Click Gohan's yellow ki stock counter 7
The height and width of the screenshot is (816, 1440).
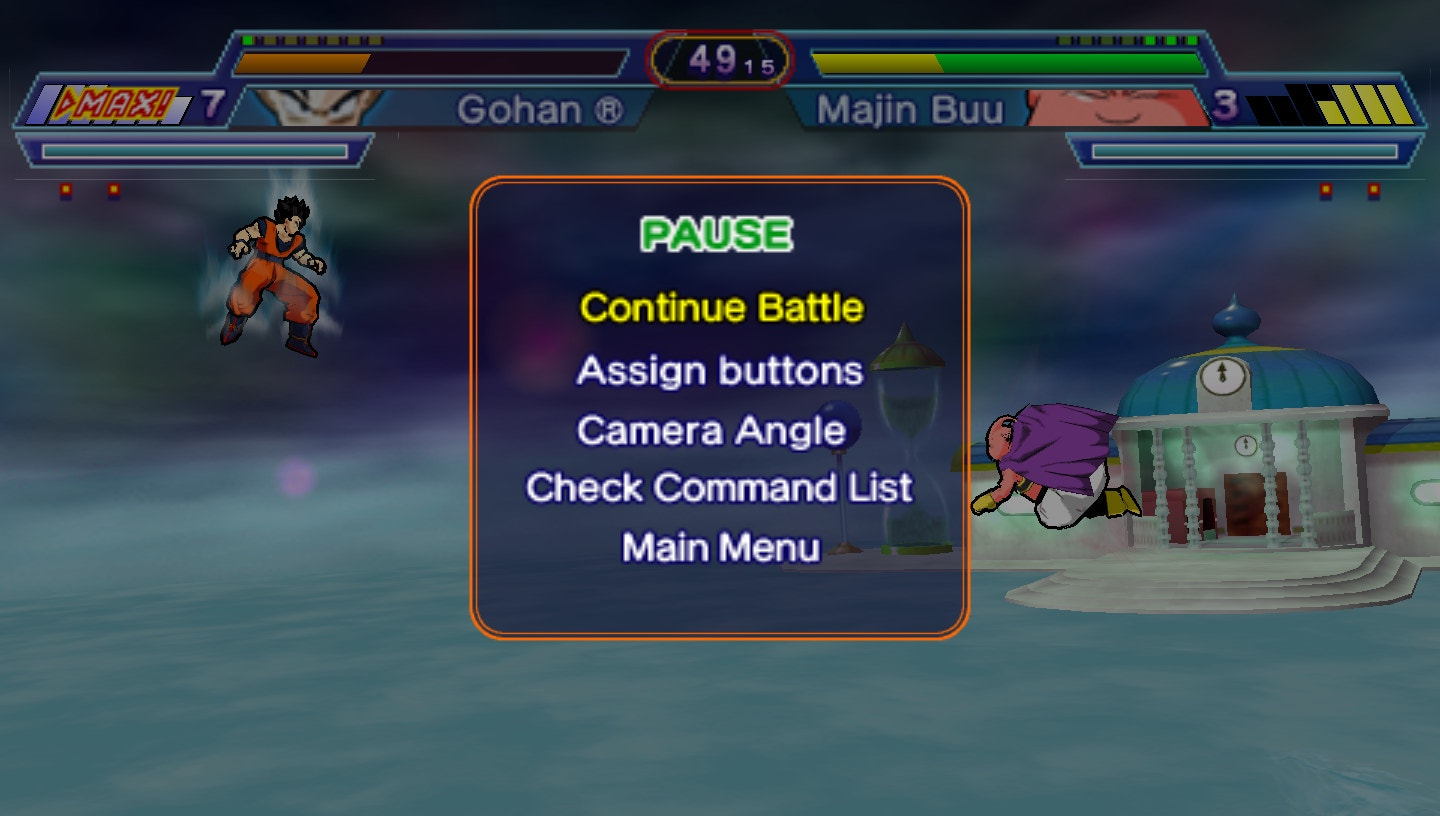212,103
